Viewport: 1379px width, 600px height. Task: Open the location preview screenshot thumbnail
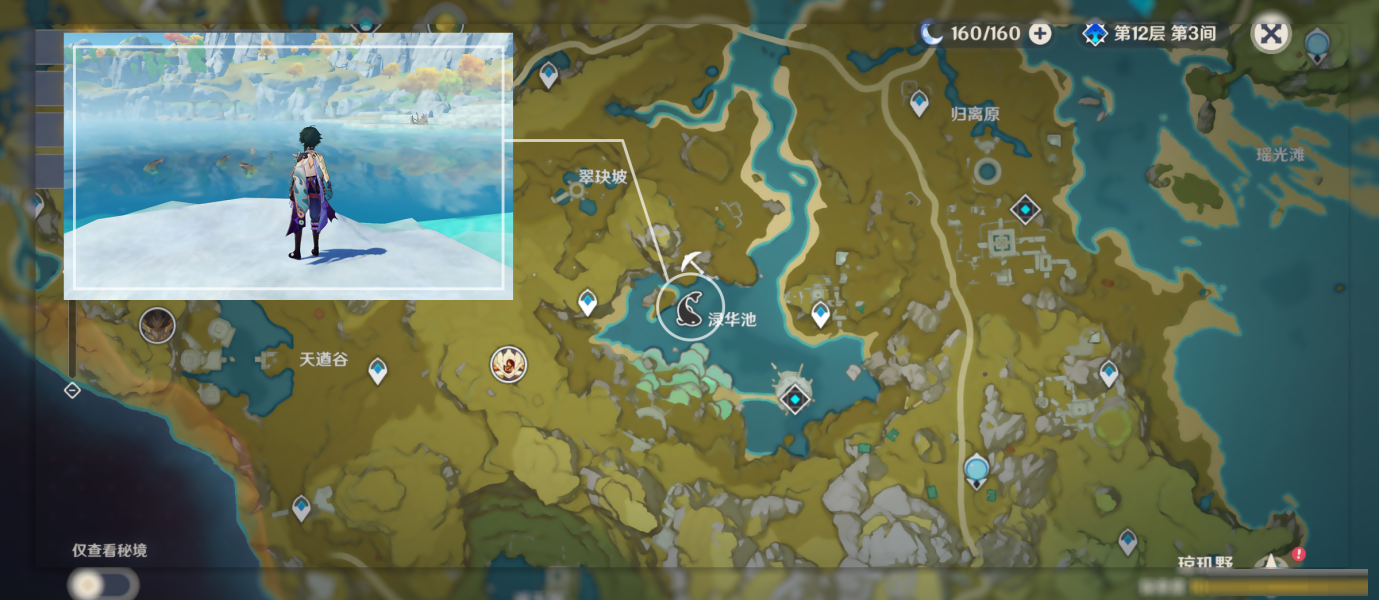click(288, 166)
